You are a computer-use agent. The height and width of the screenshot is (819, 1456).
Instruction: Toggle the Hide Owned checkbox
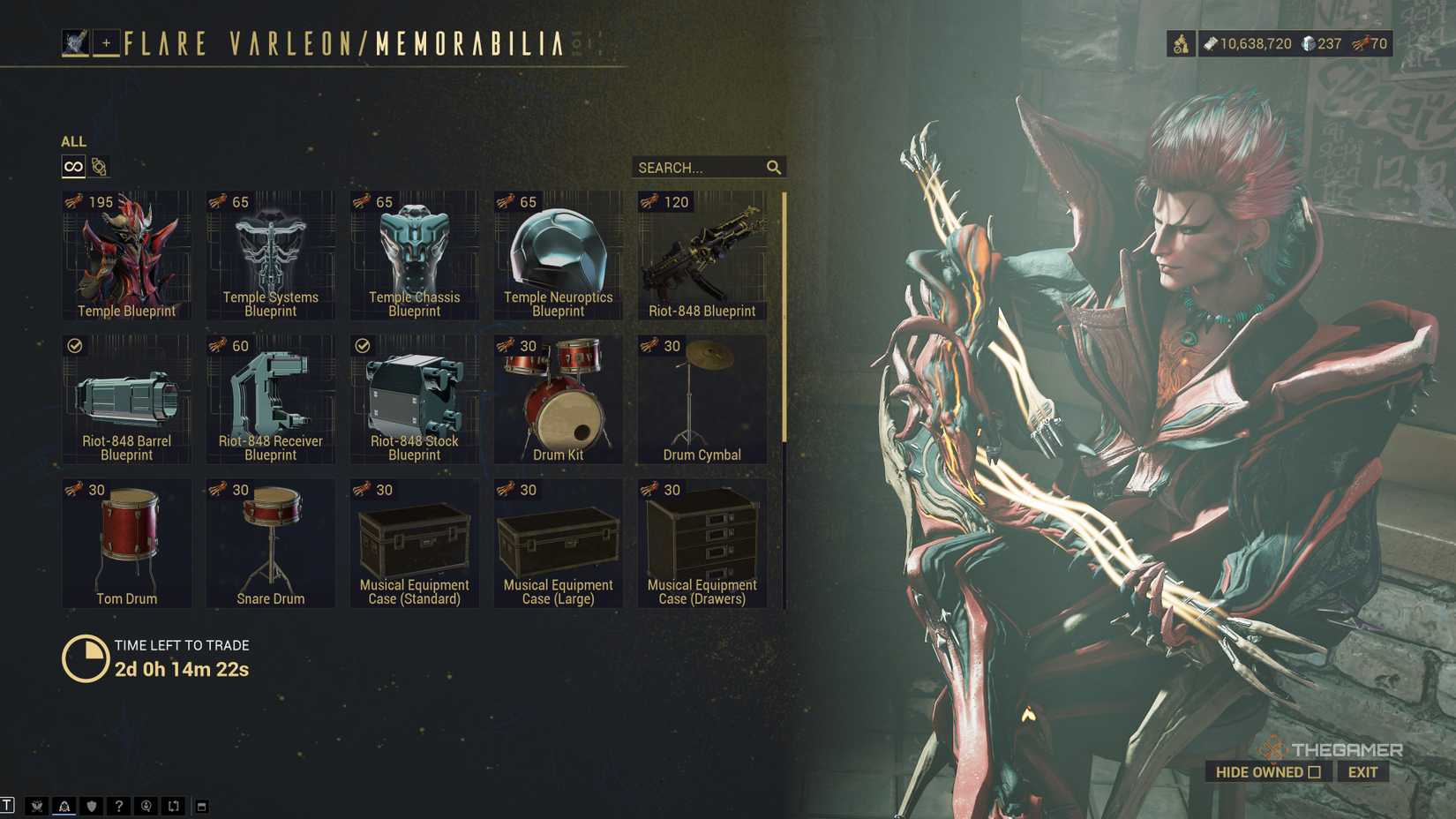[x=1316, y=771]
